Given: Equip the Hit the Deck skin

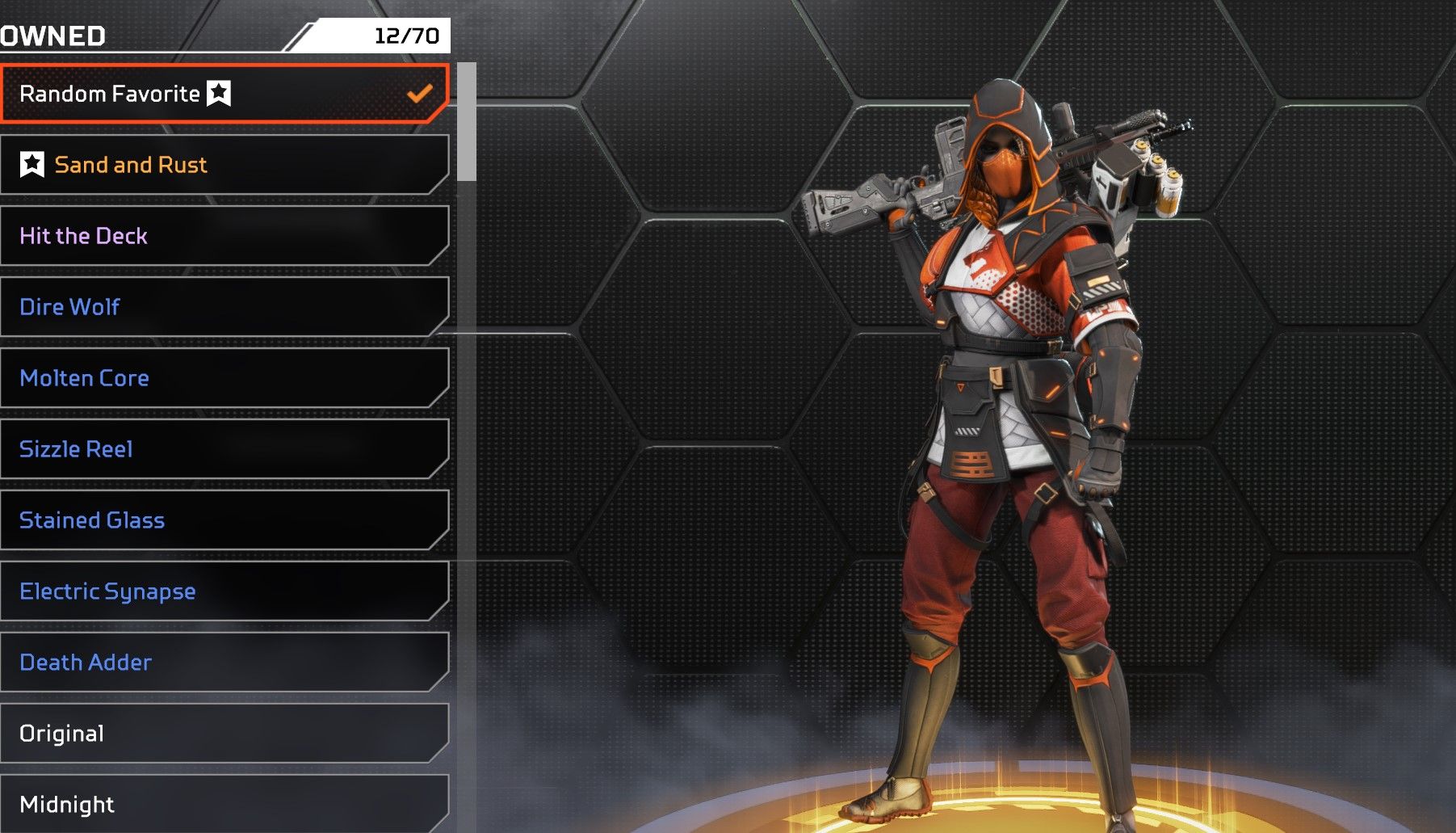Looking at the screenshot, I should coord(224,236).
